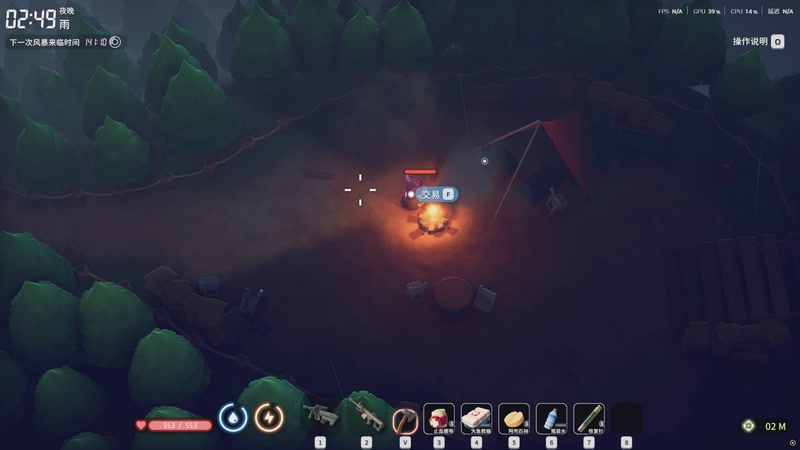Click the water drop hydration icon
Screen dimensions: 800x450
point(233,417)
